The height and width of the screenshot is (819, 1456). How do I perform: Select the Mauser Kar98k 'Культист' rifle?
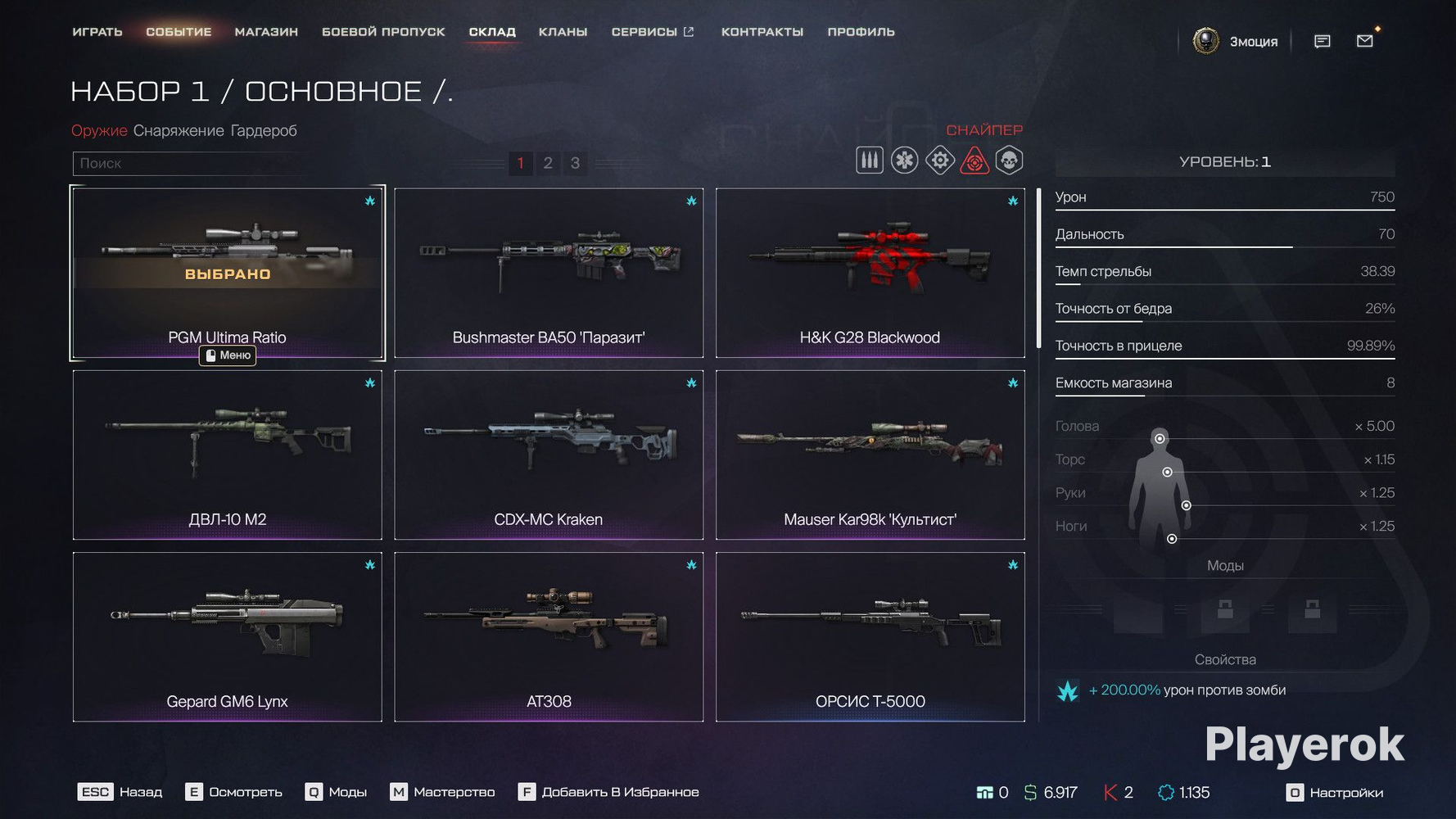[x=870, y=455]
